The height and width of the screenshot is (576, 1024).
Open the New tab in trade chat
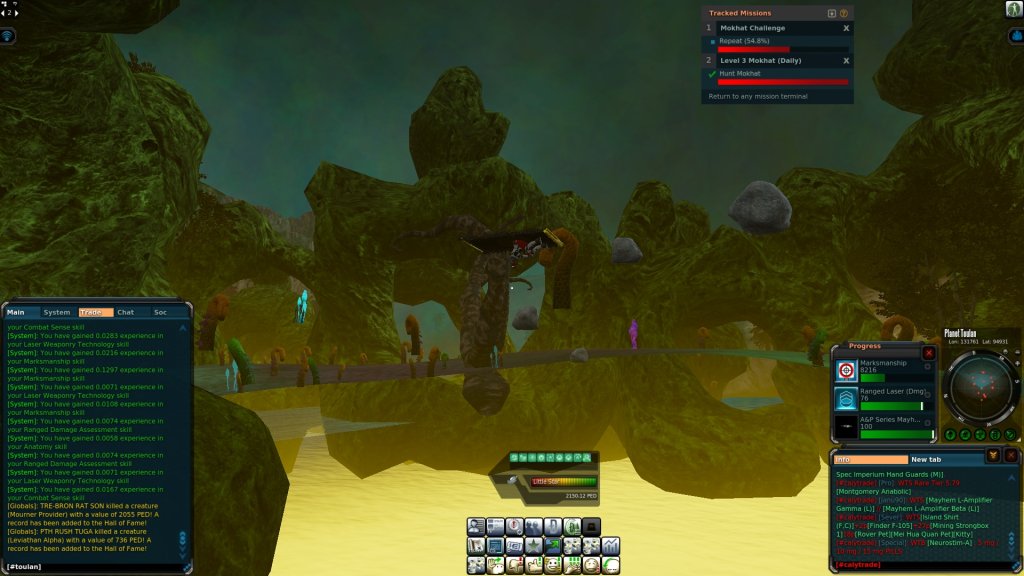point(926,459)
